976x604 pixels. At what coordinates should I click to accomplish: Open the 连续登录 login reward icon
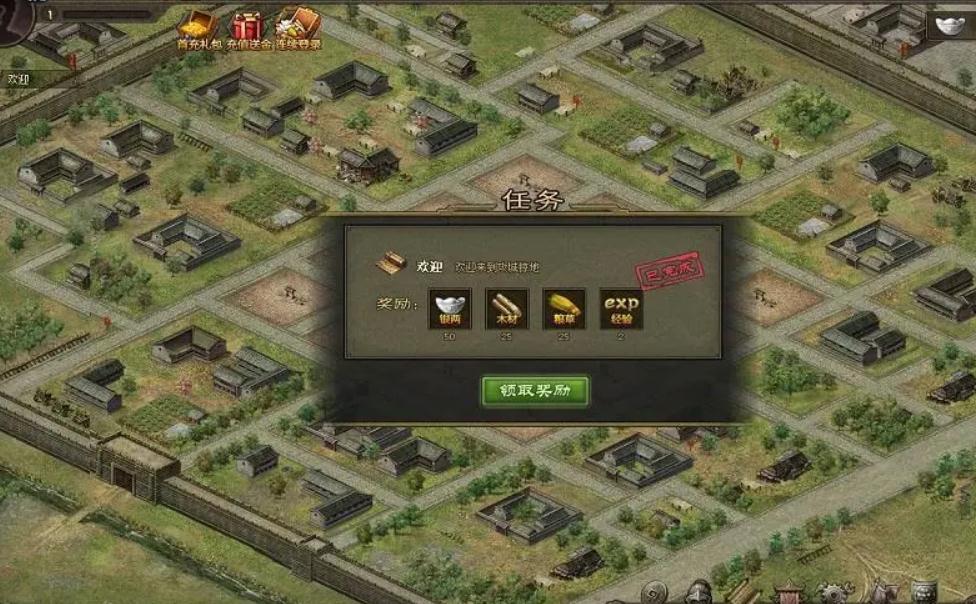298,29
